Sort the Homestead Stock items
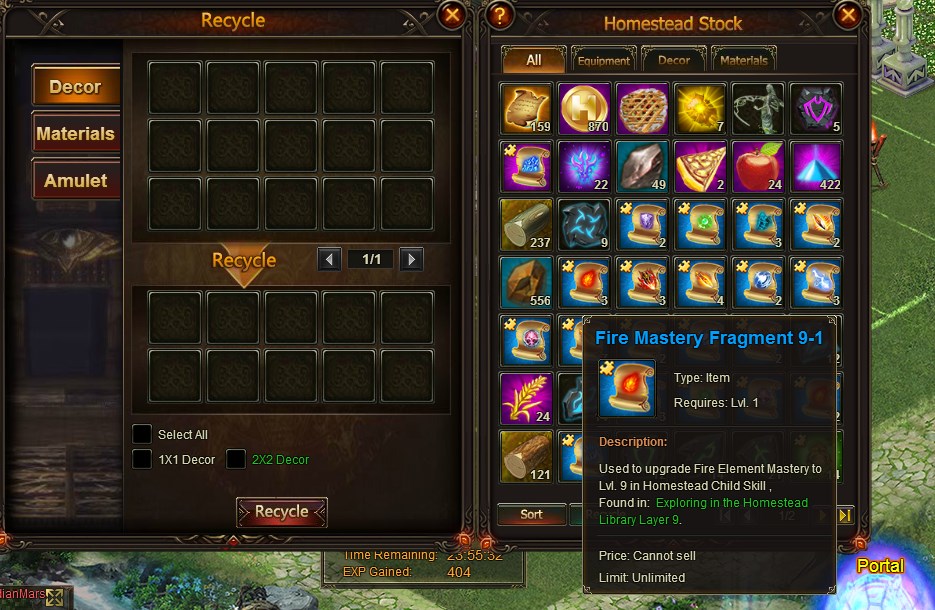Viewport: 935px width, 610px height. point(531,514)
